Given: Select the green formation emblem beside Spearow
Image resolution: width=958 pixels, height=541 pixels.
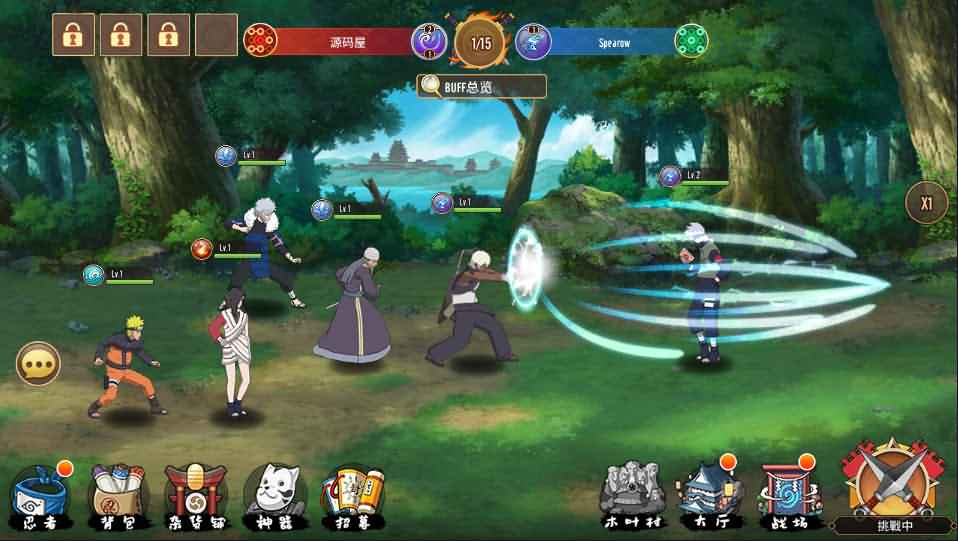Looking at the screenshot, I should [x=692, y=41].
